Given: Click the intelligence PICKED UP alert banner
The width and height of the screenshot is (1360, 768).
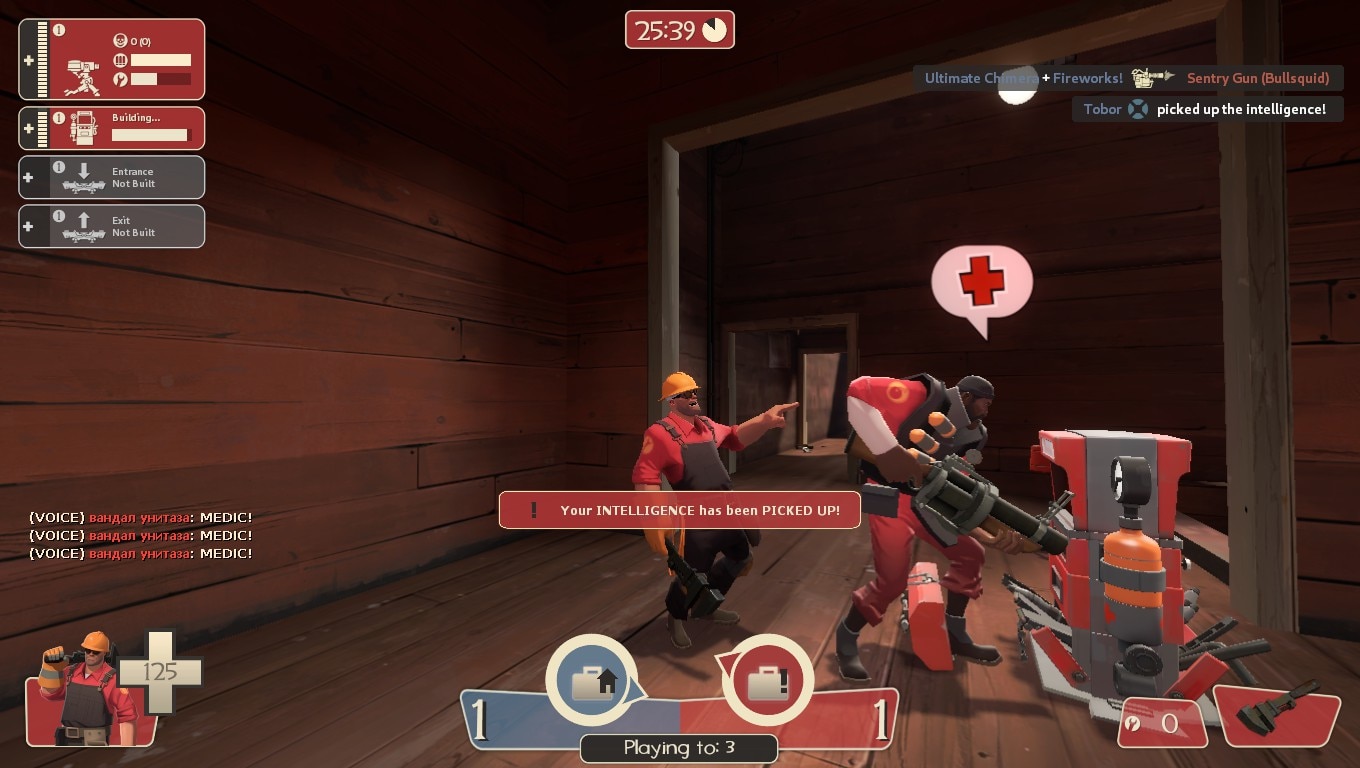Looking at the screenshot, I should pos(680,510).
